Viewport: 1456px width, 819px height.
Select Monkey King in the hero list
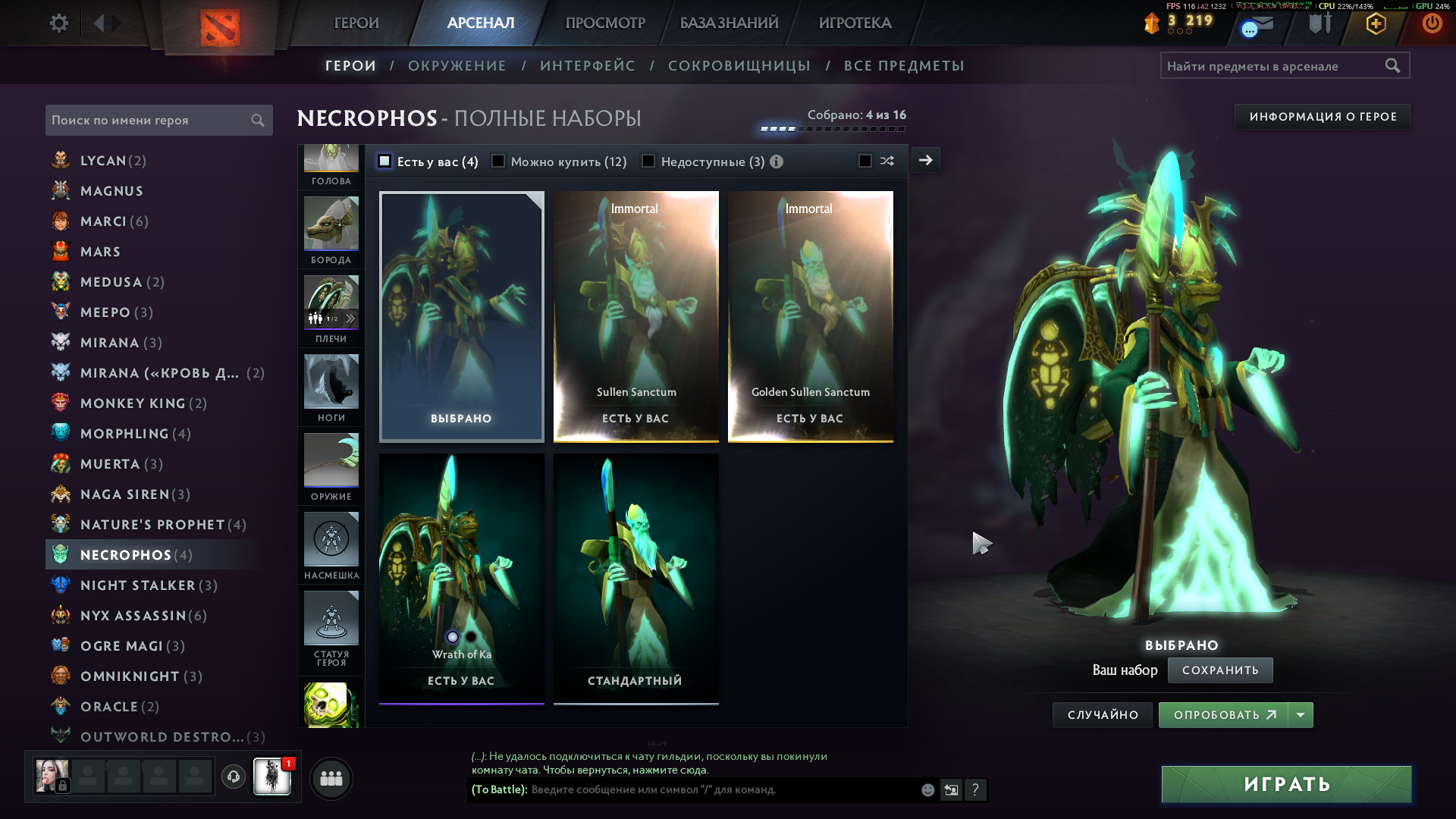tap(133, 403)
